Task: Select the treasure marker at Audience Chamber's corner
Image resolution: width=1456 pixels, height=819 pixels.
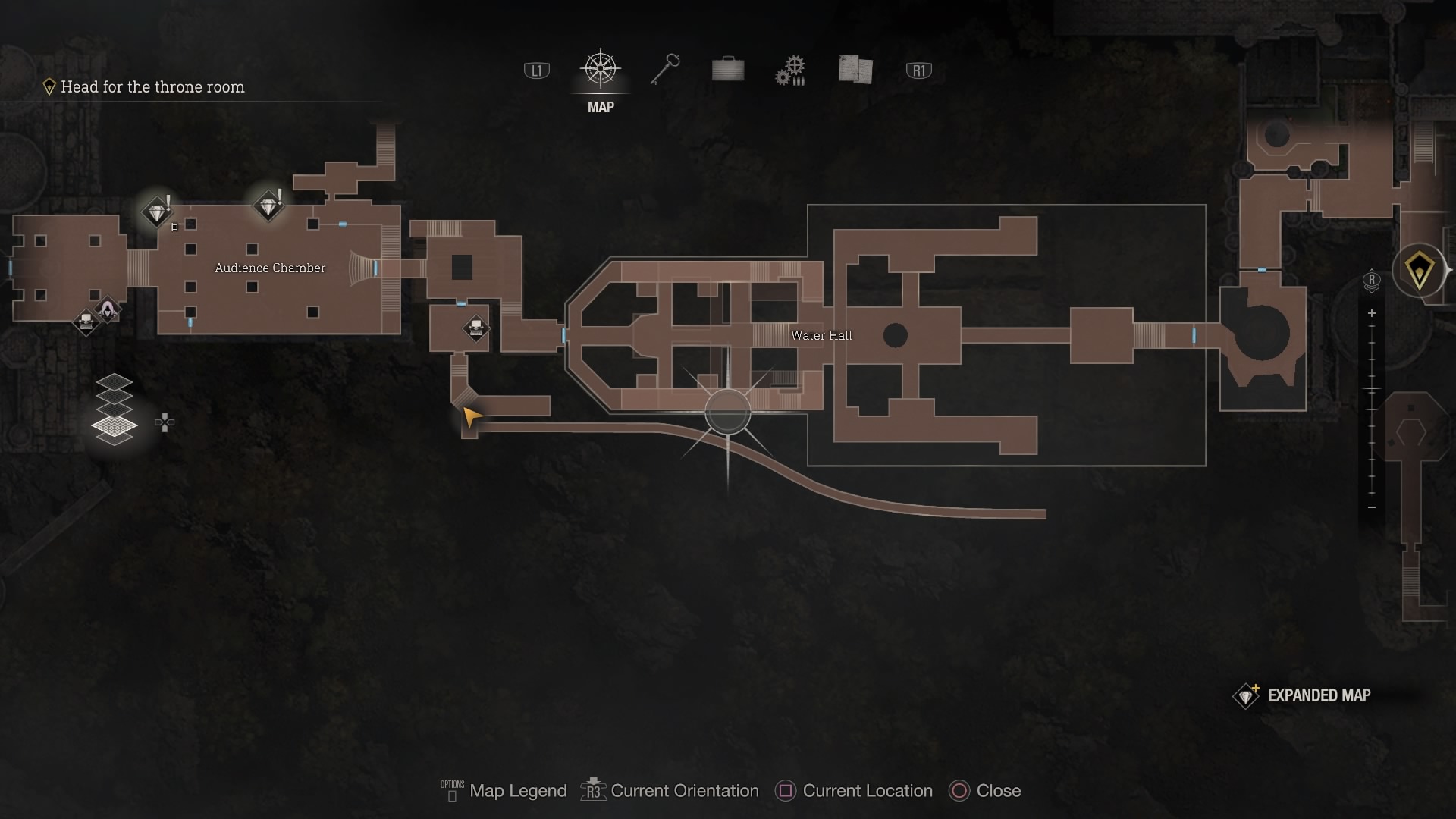Action: [x=157, y=212]
